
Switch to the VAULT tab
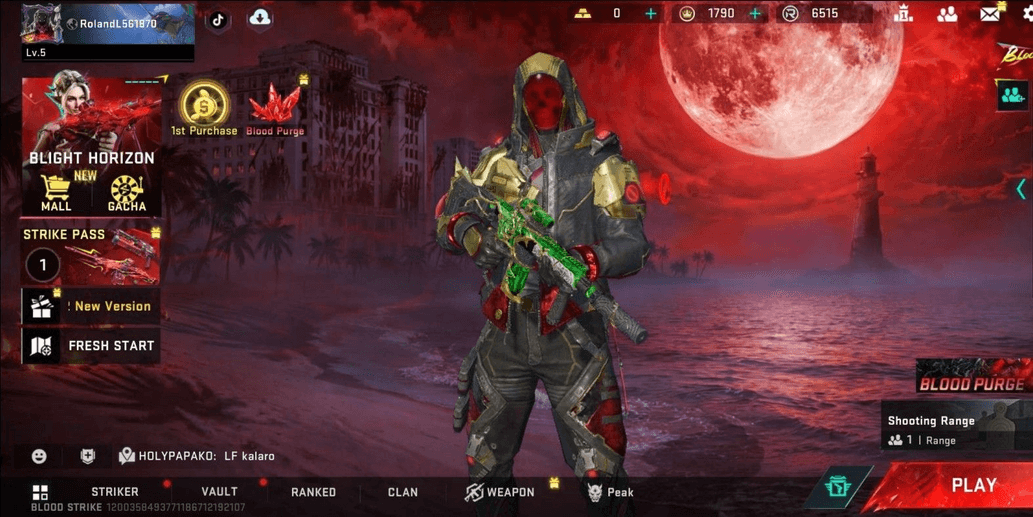pos(219,492)
